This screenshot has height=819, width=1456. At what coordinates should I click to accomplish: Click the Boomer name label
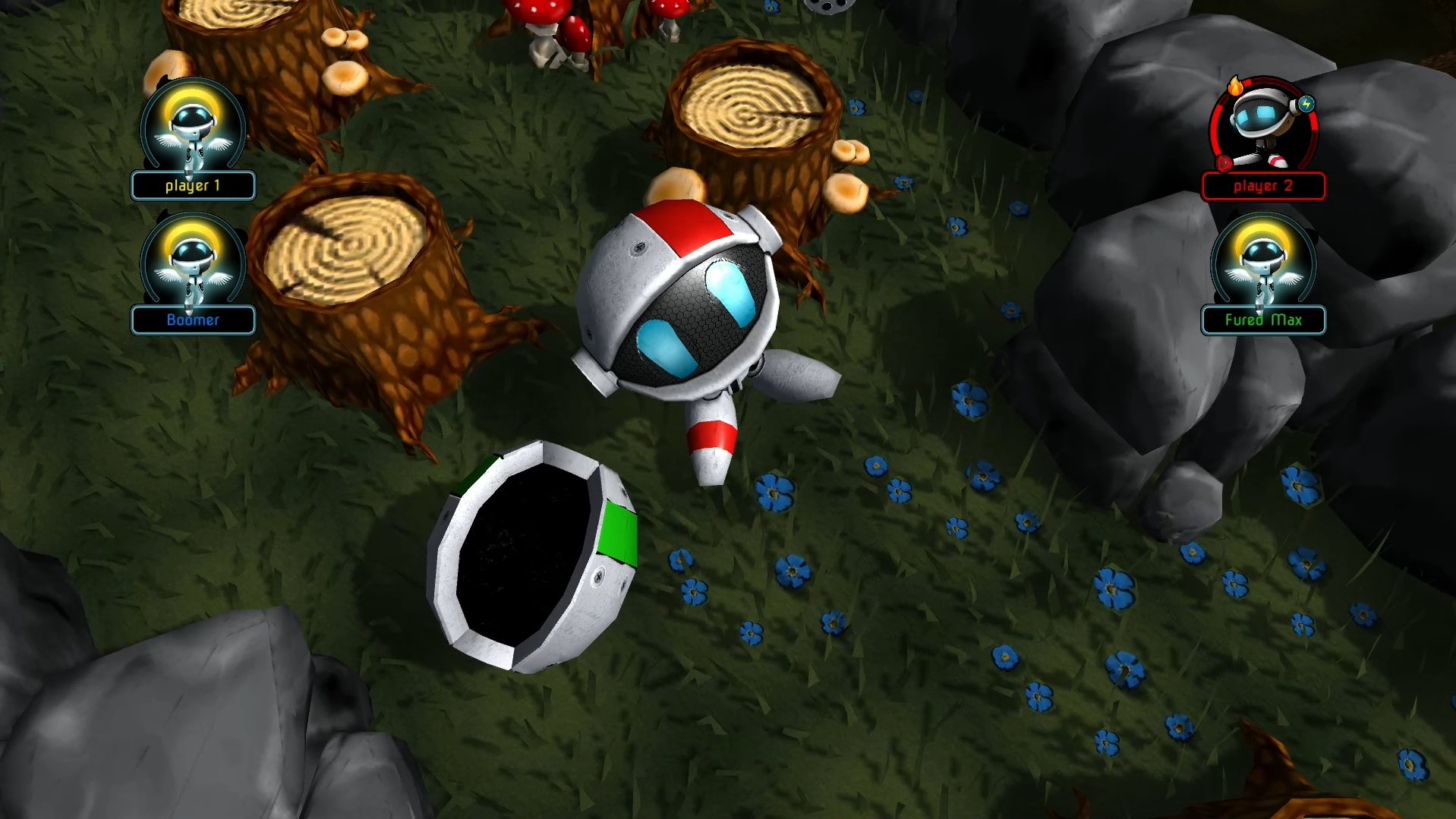coord(193,320)
